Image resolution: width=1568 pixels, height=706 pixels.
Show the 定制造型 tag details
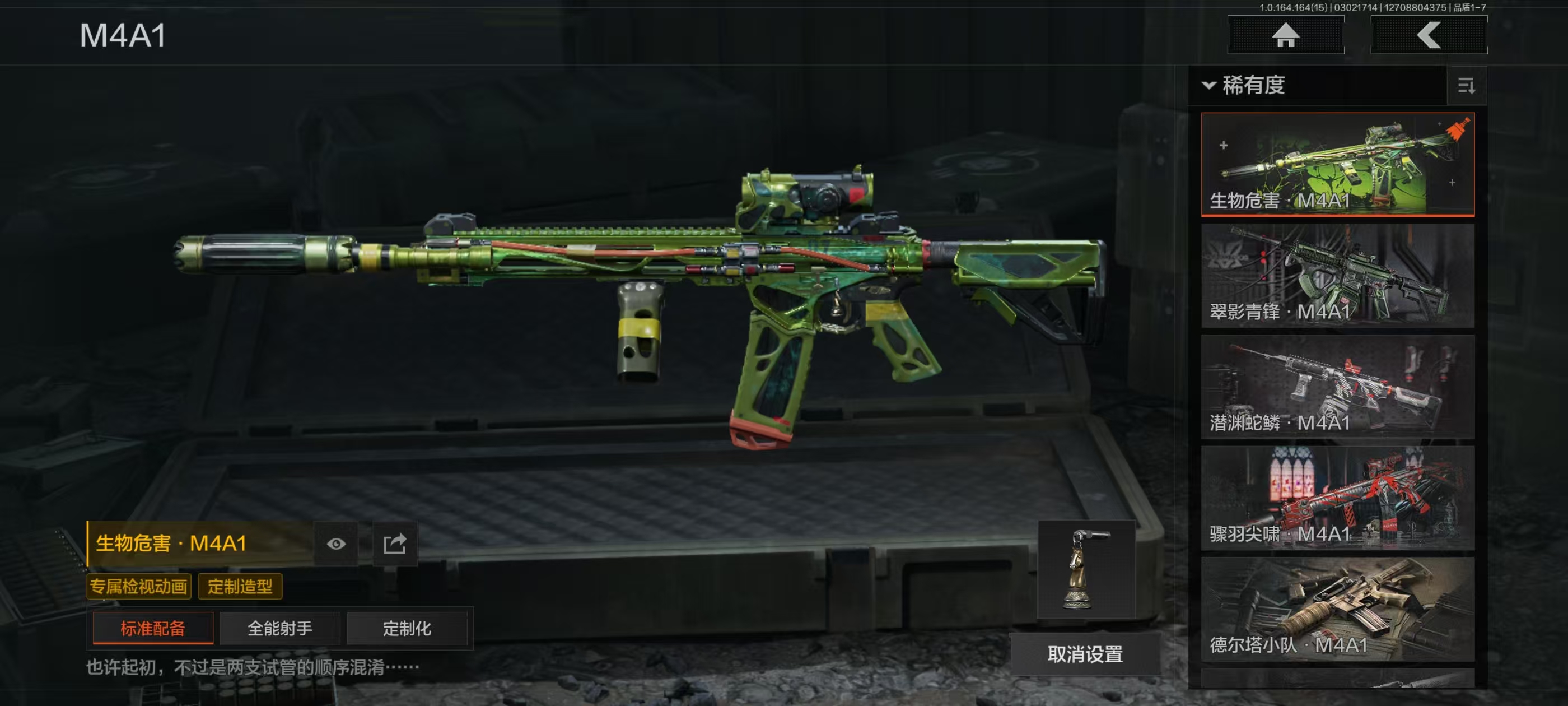point(240,587)
